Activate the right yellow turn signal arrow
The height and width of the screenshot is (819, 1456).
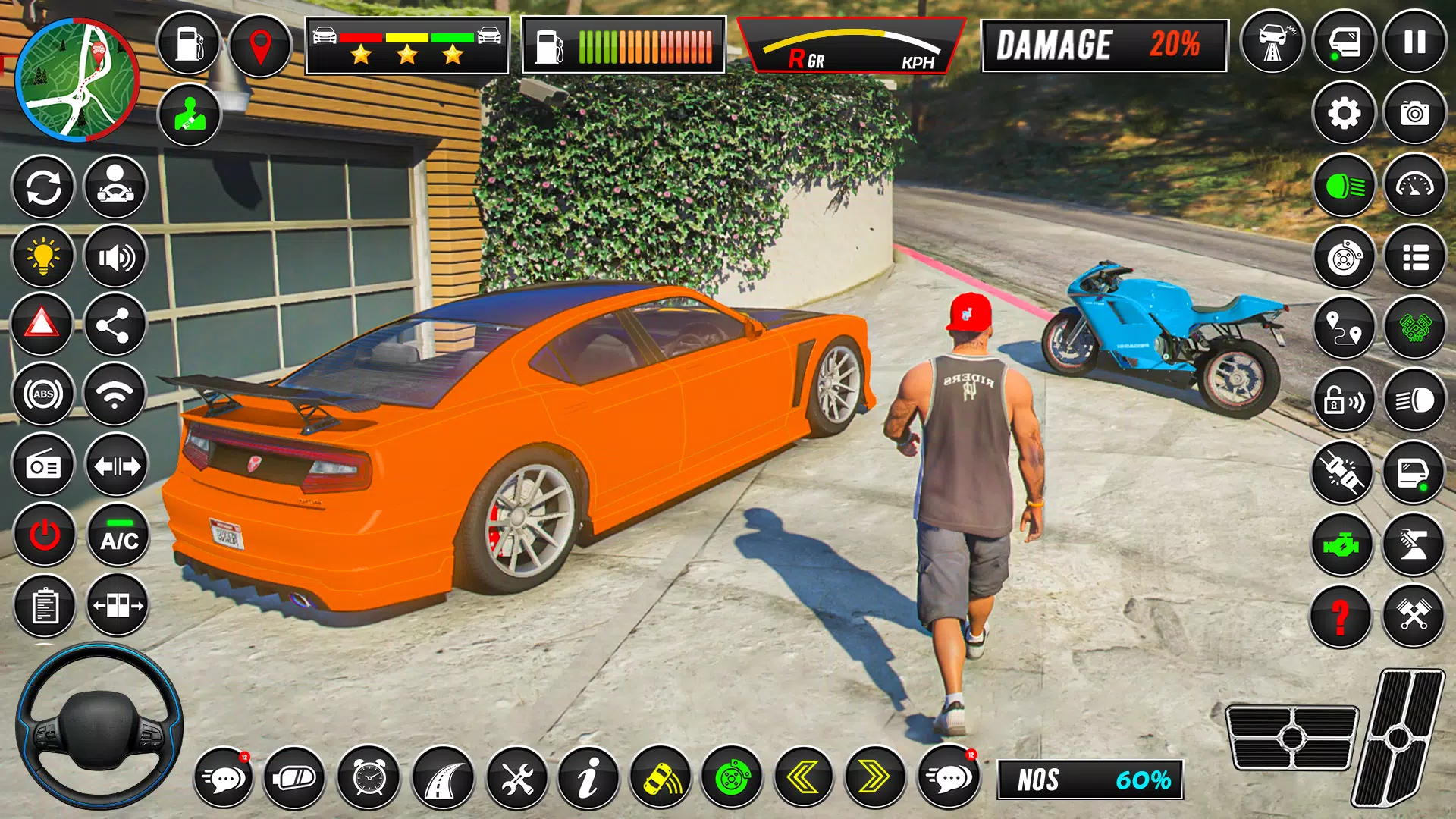click(x=874, y=777)
